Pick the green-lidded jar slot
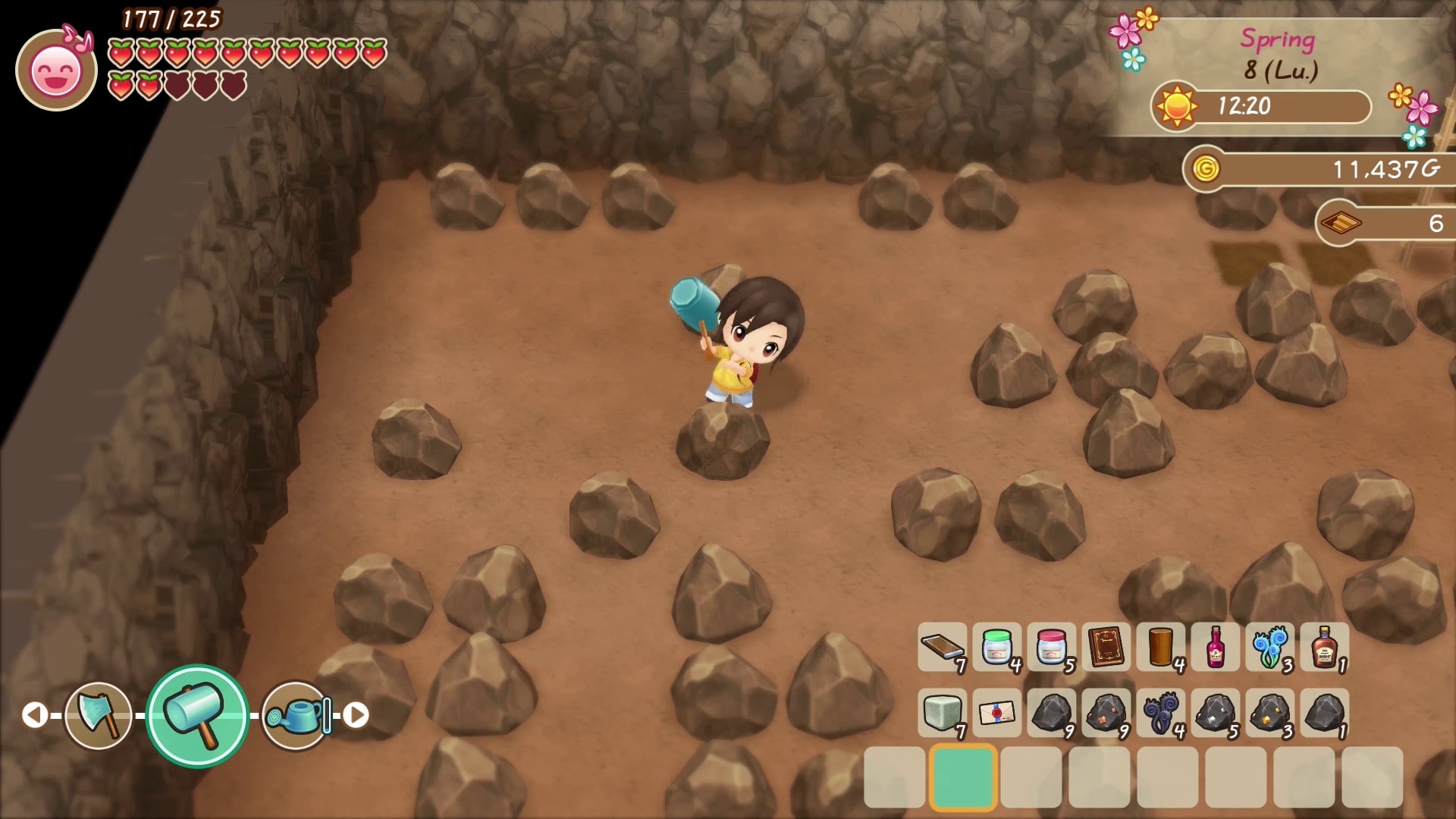Screen dimensions: 1456x819 [x=996, y=648]
